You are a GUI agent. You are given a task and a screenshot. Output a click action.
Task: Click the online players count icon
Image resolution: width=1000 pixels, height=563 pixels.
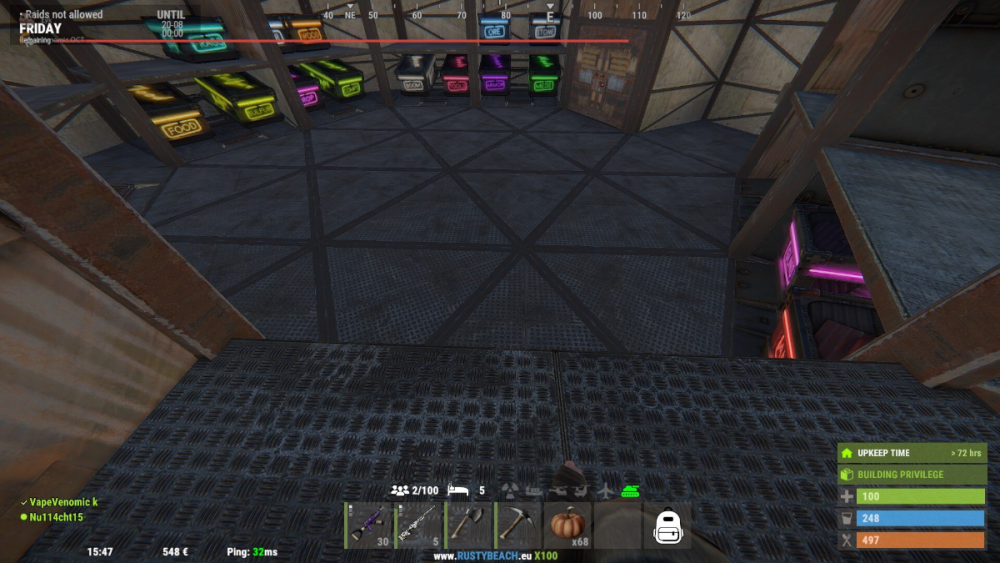click(x=400, y=491)
